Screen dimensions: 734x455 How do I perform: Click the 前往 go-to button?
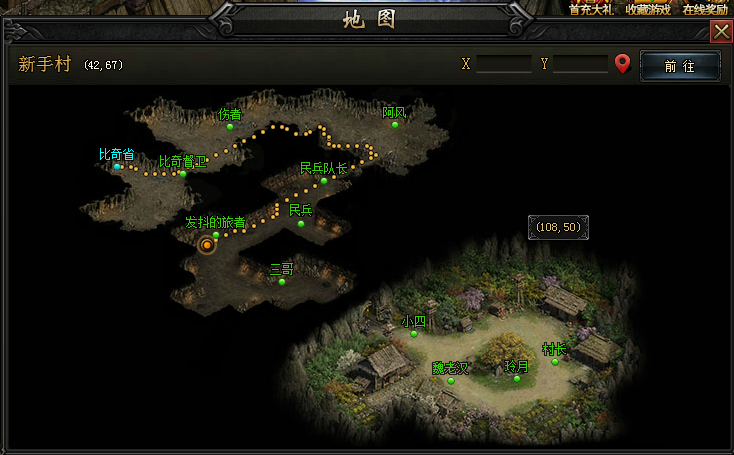click(x=680, y=65)
